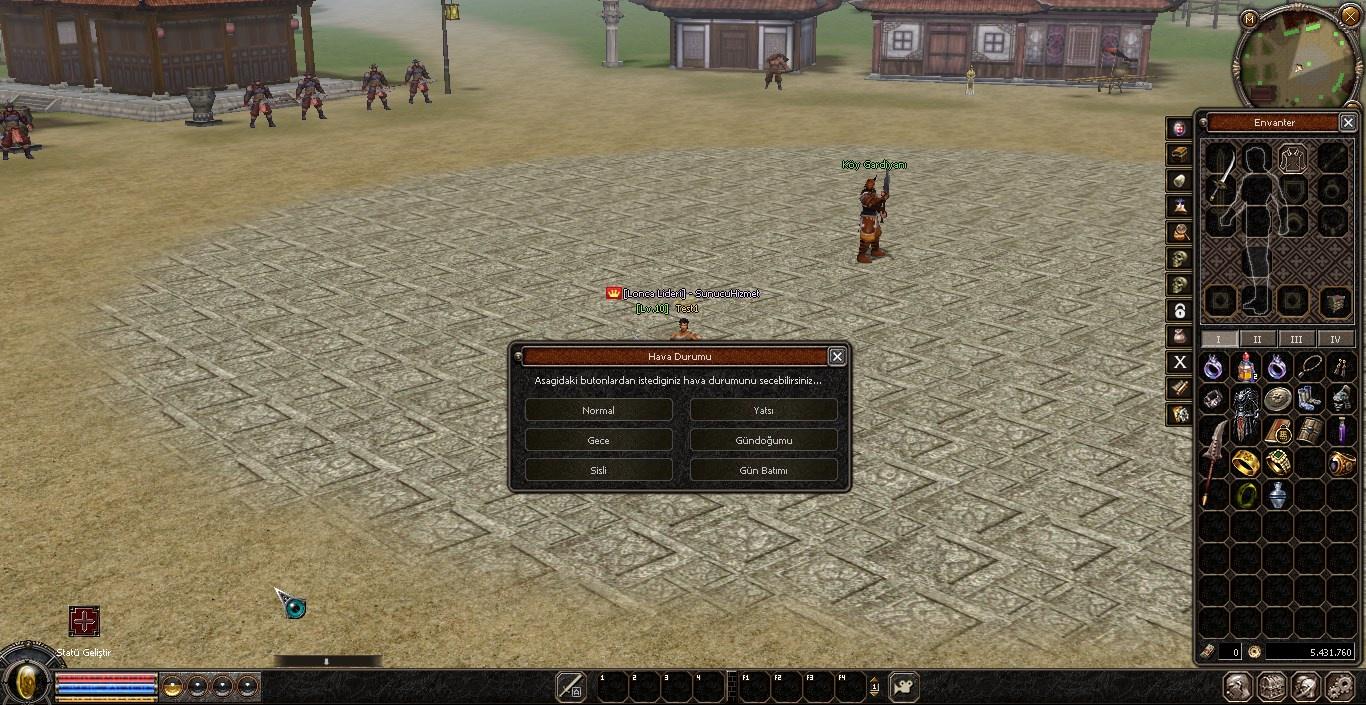The height and width of the screenshot is (705, 1366).
Task: Set the weather to Gece
Action: (x=598, y=440)
